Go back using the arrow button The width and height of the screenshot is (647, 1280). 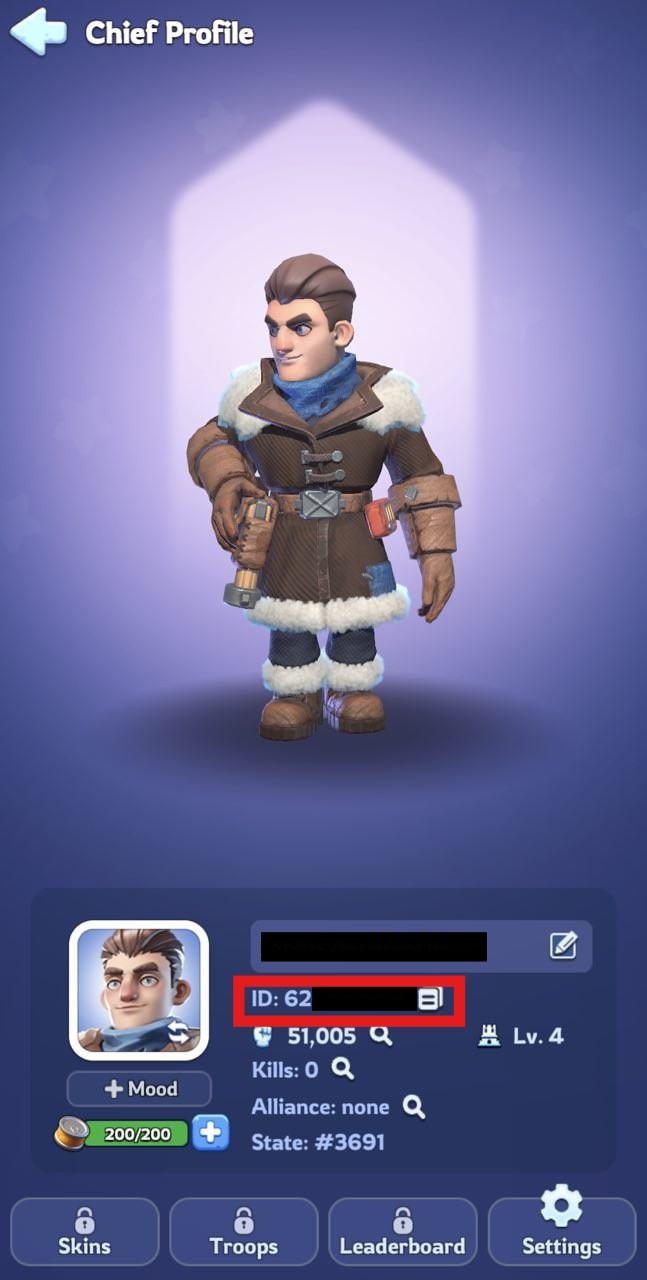(x=38, y=32)
